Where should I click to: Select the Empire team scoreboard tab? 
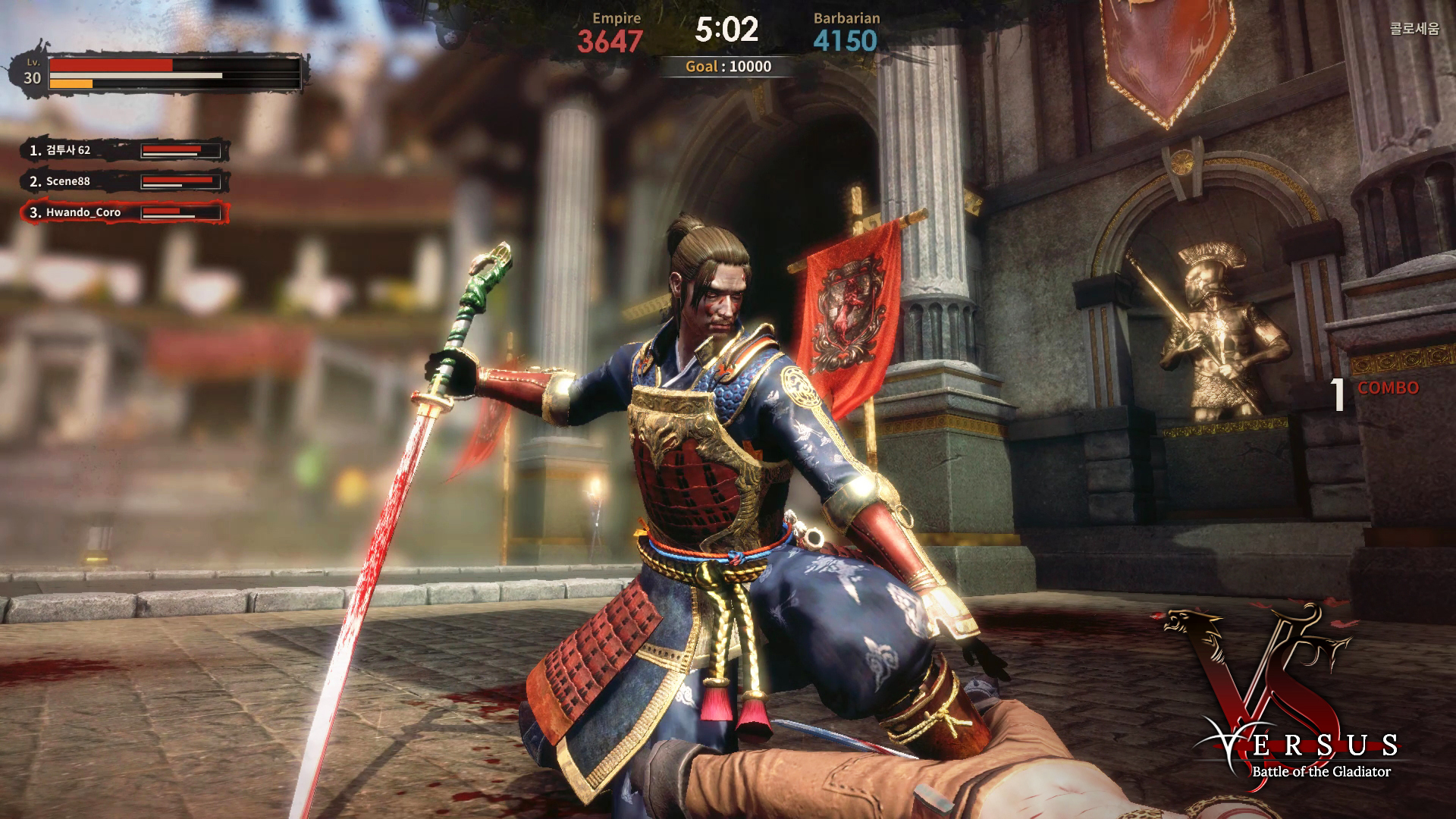(618, 18)
